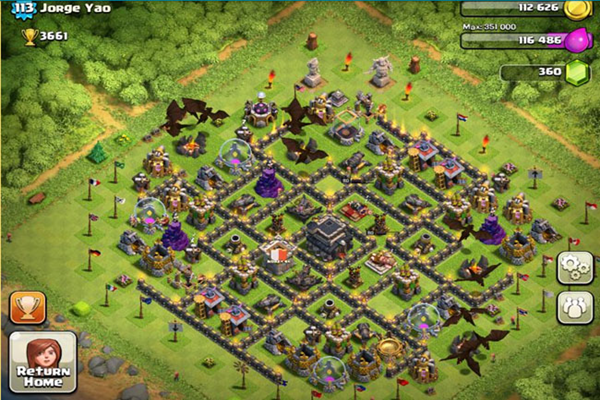Open the trophy leaderboard button

pyautogui.click(x=27, y=307)
